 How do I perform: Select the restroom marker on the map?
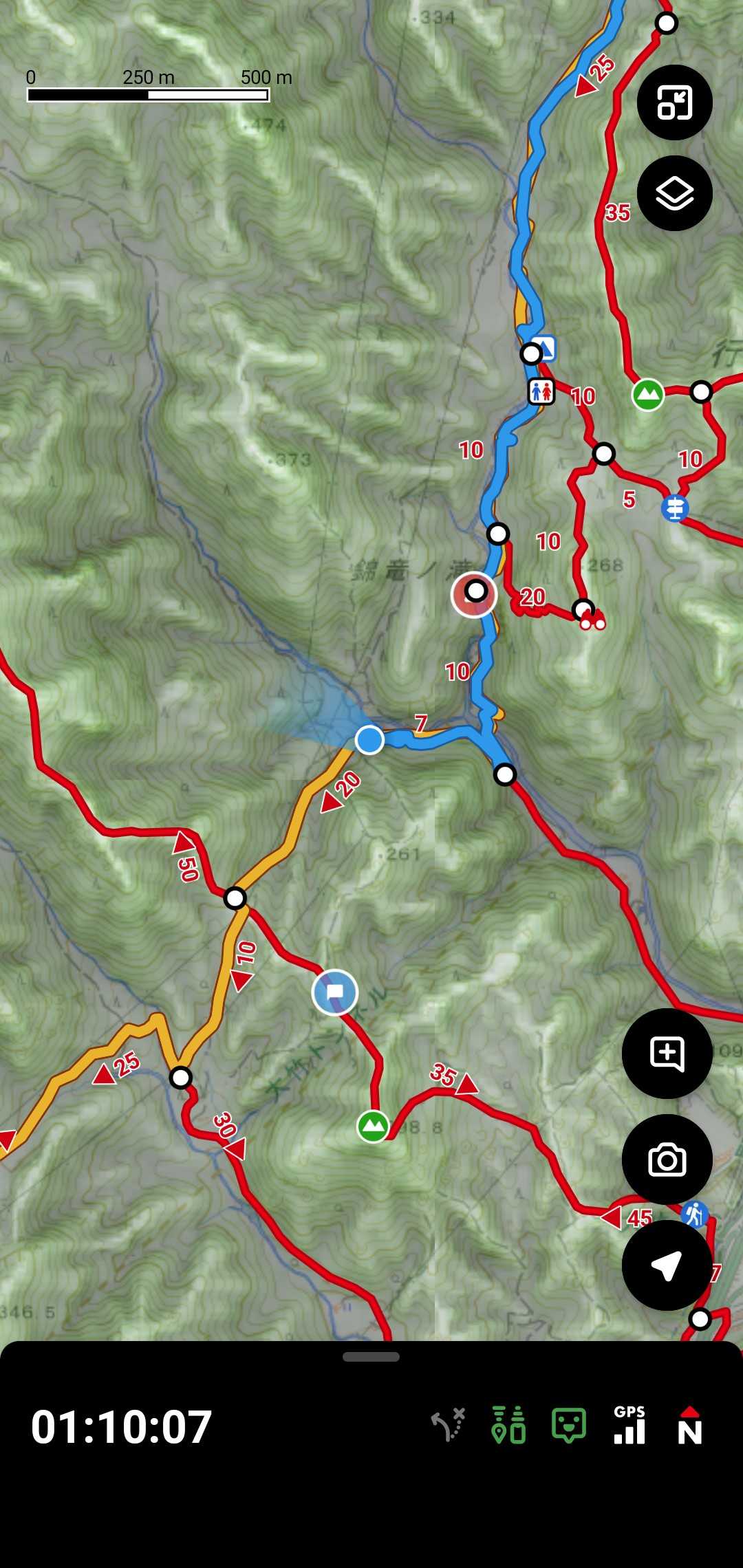pyautogui.click(x=541, y=392)
